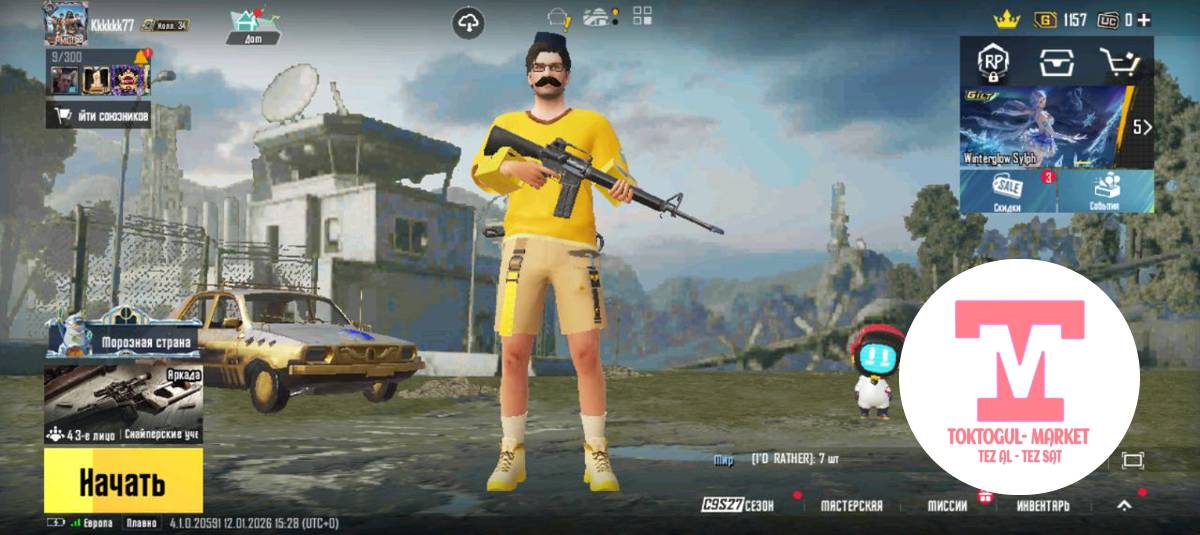Open the C9S27 Сезон tab
This screenshot has width=1200, height=535.
(x=737, y=506)
